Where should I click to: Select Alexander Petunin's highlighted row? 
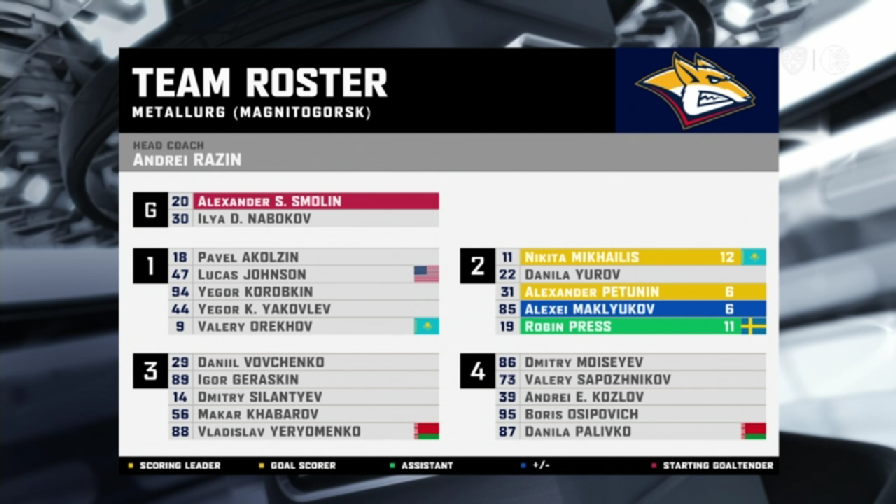[630, 292]
